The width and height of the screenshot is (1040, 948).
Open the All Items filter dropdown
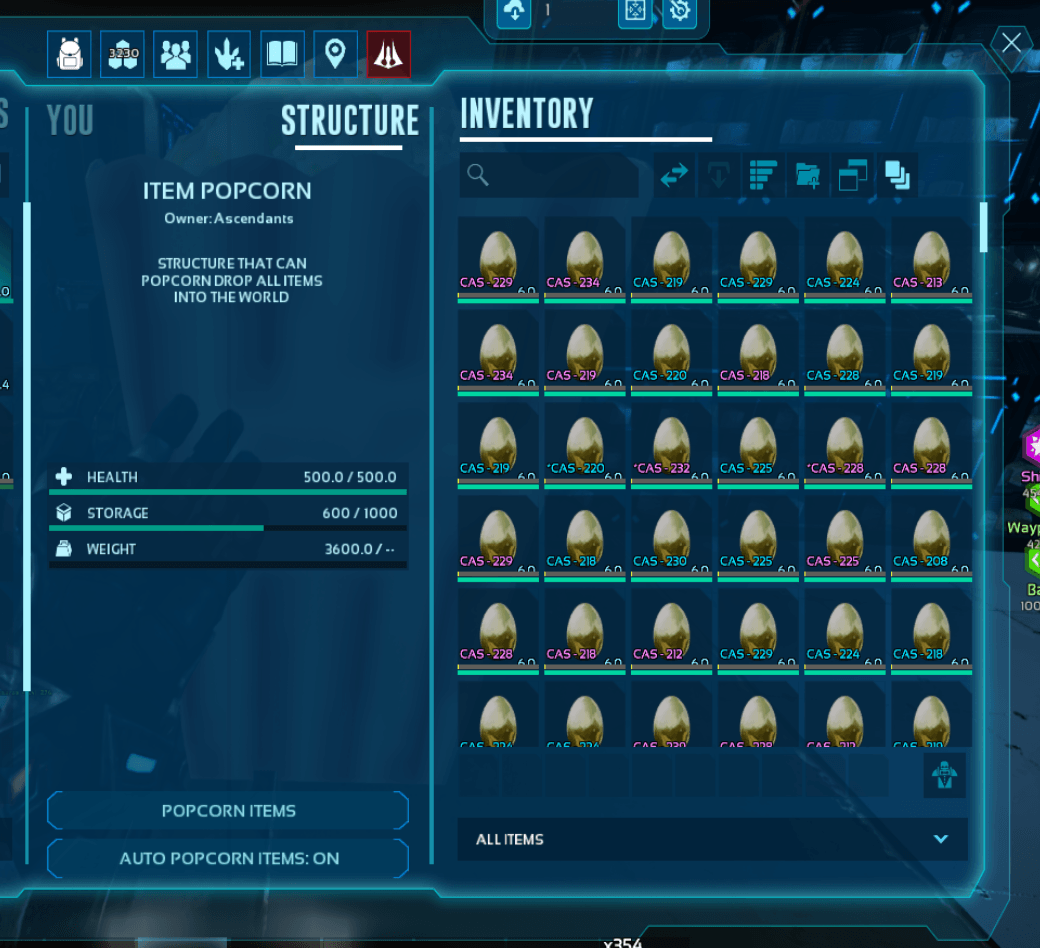point(712,839)
